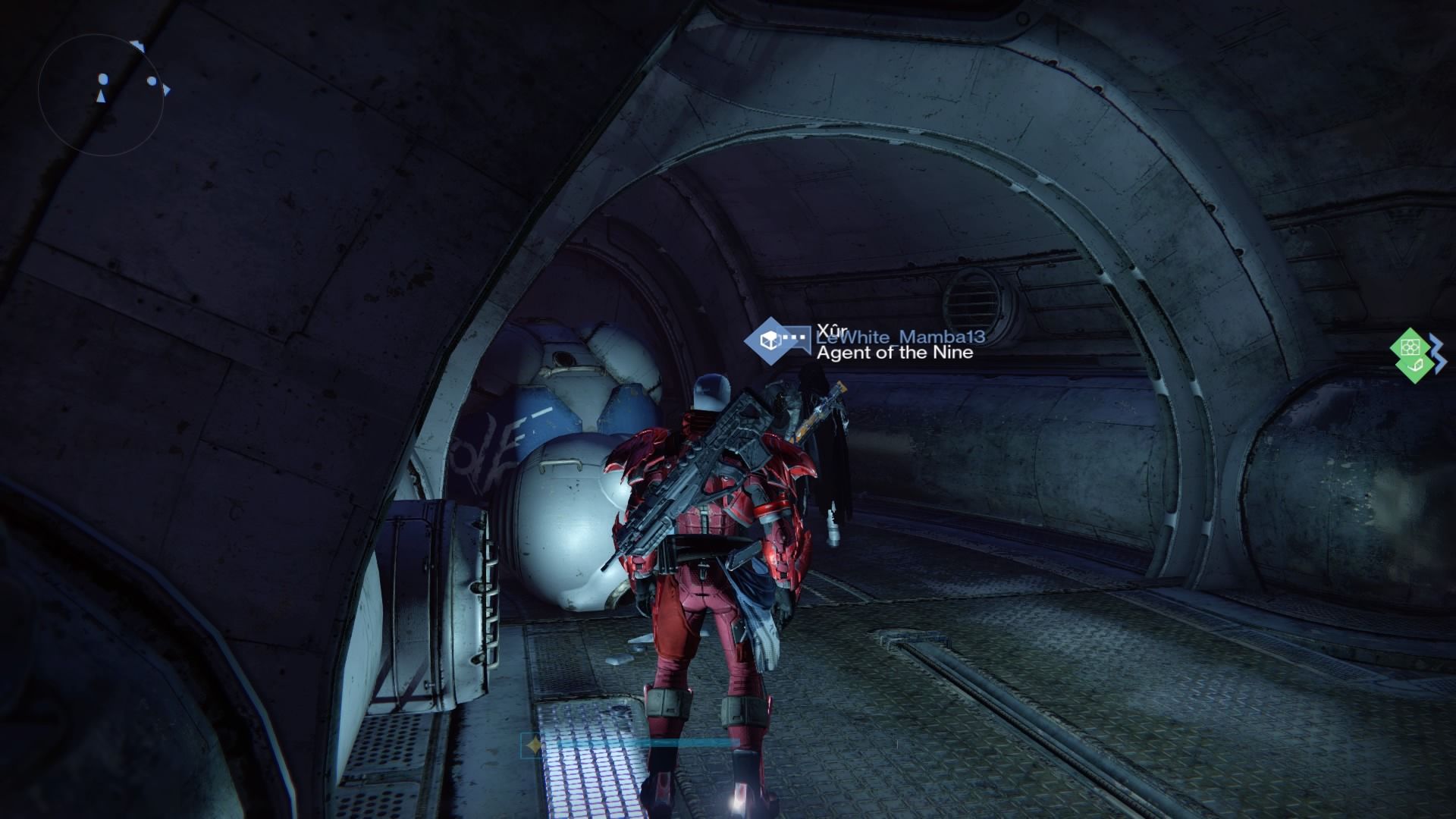Click the green controller notification icon
The image size is (1456, 819).
click(1410, 347)
